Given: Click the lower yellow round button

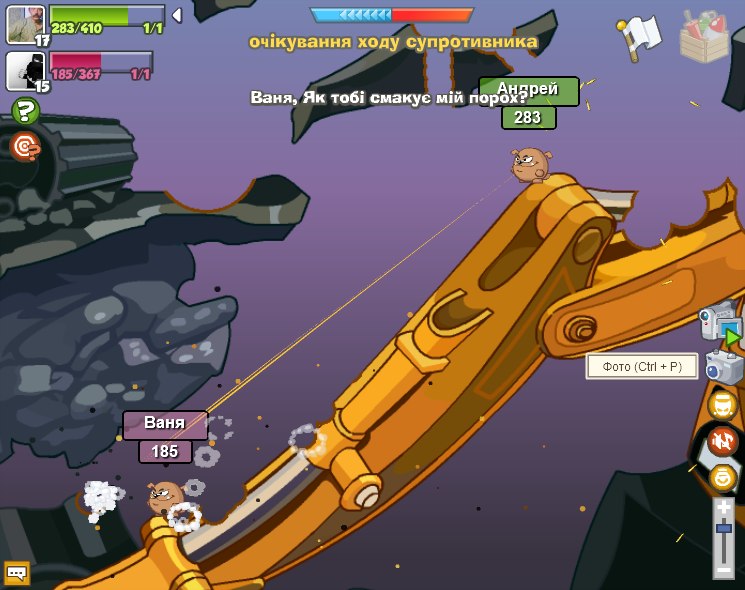Looking at the screenshot, I should [x=722, y=477].
